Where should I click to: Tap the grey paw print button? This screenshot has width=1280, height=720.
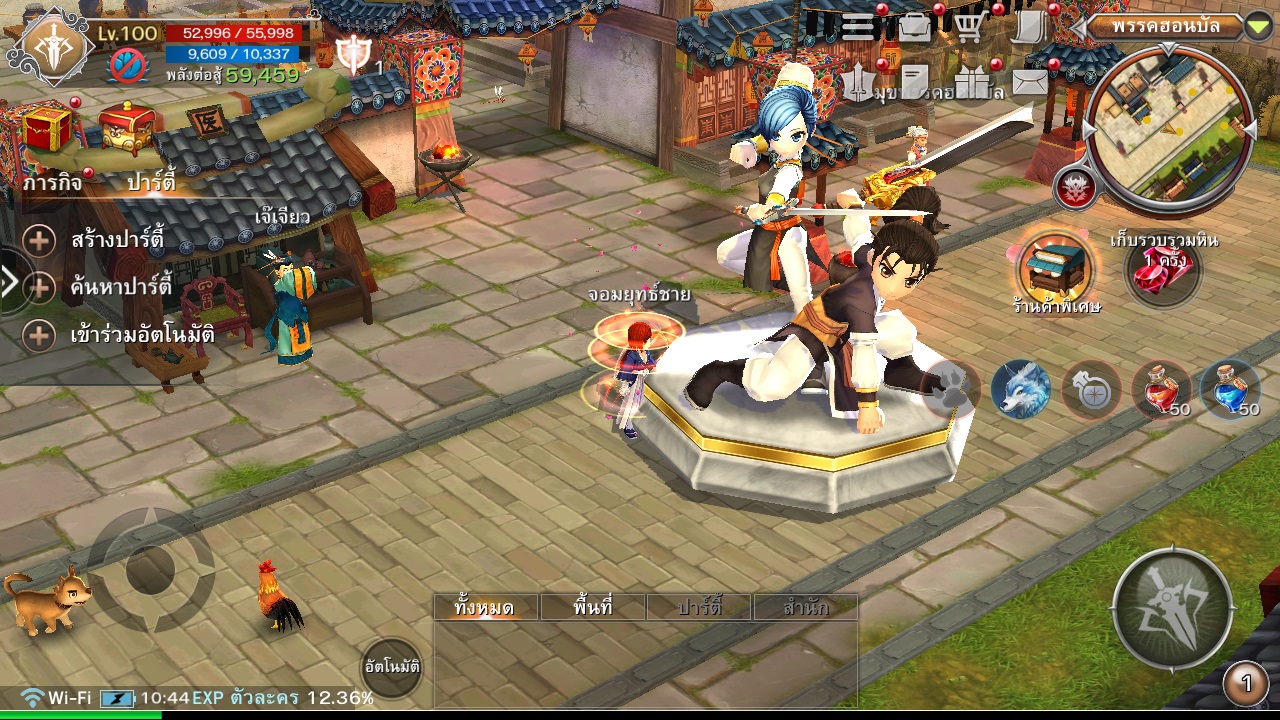coord(951,388)
